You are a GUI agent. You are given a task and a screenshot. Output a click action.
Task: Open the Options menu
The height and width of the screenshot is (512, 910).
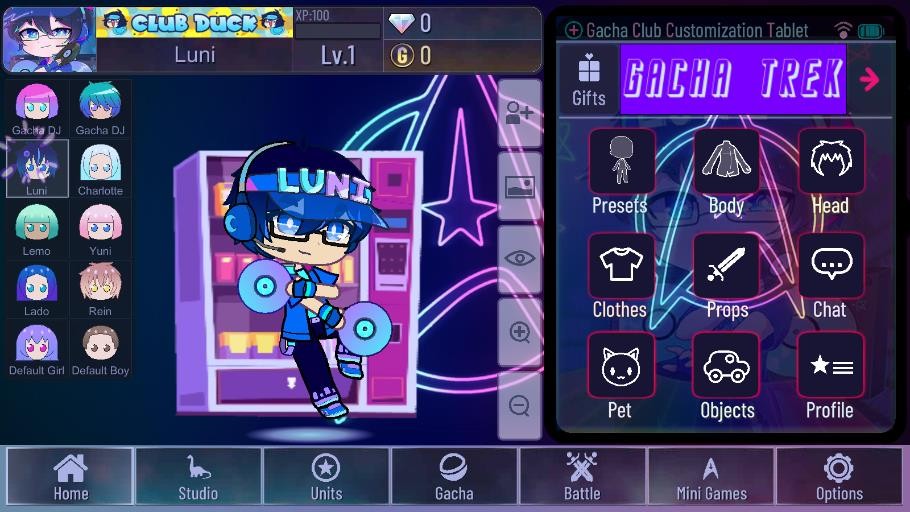[839, 475]
